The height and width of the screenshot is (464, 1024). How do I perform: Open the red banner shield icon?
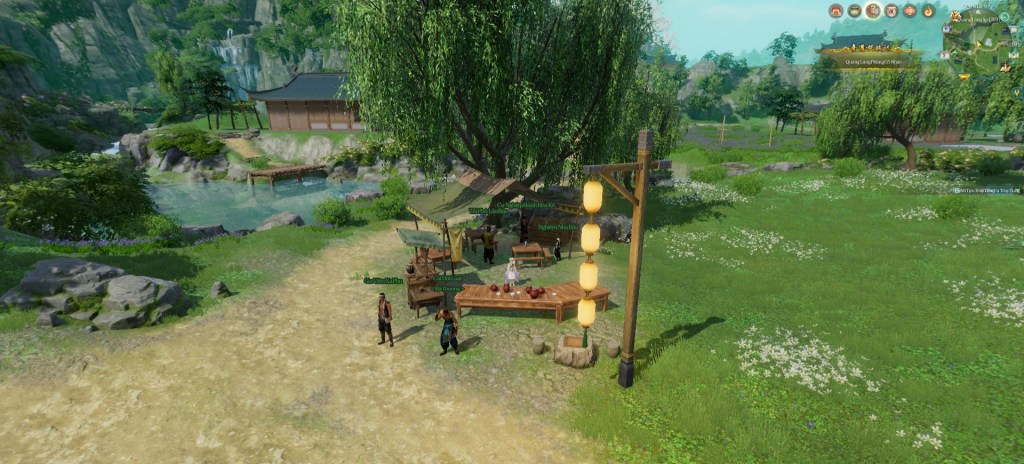coord(892,11)
